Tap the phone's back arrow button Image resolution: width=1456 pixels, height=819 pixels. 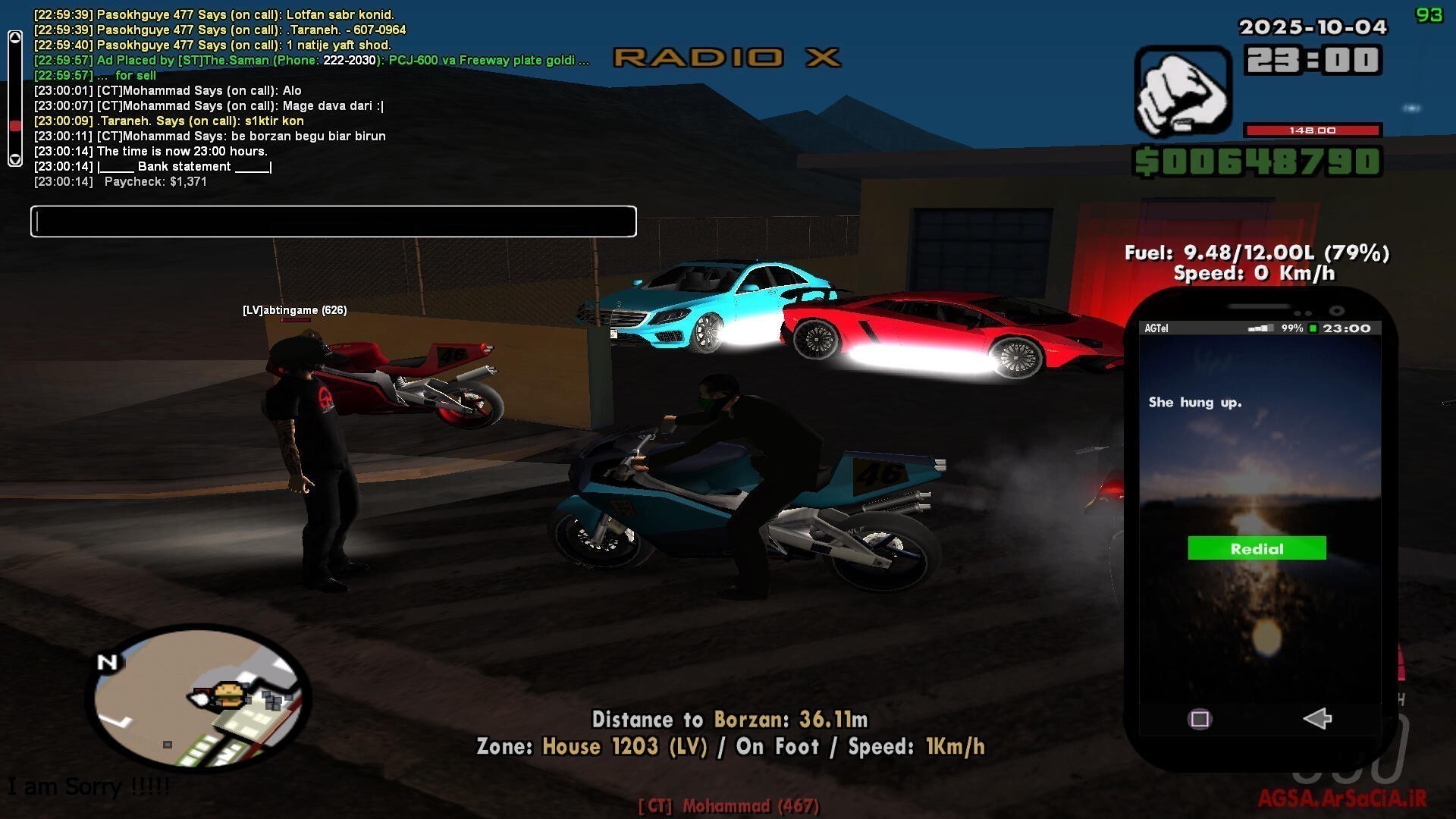pos(1317,718)
